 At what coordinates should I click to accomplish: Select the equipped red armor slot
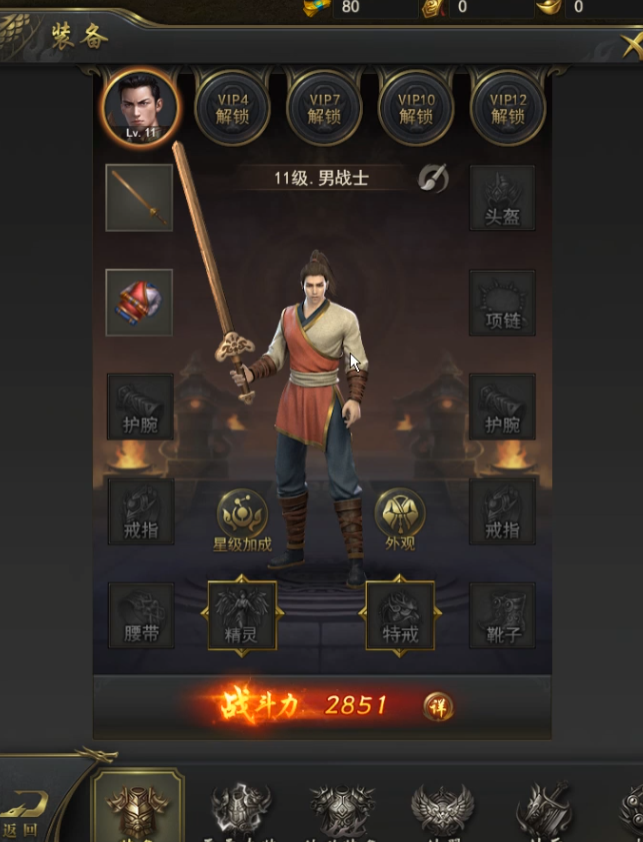coord(139,302)
